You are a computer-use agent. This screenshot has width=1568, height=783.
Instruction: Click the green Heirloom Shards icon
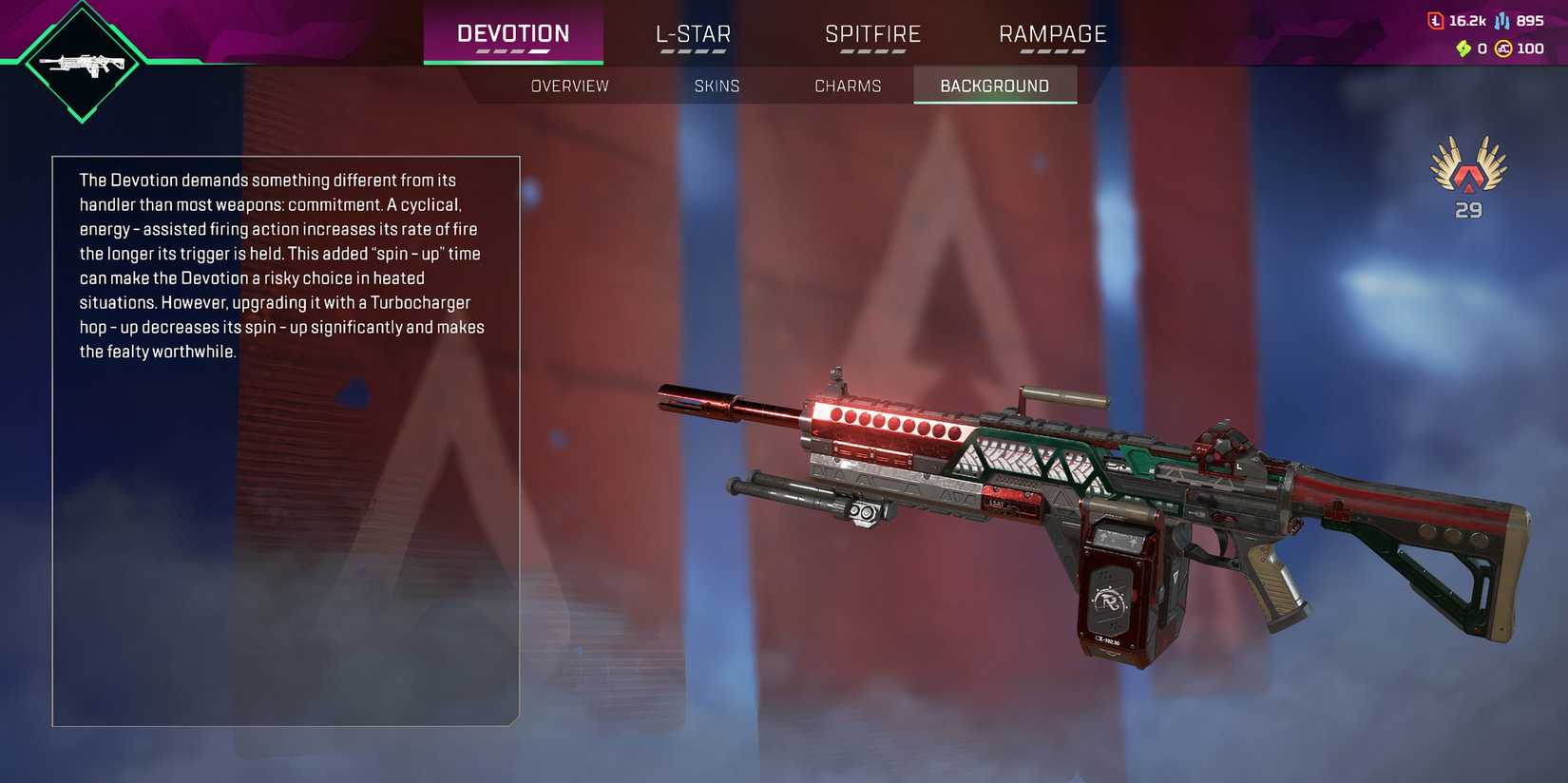pos(1463,48)
